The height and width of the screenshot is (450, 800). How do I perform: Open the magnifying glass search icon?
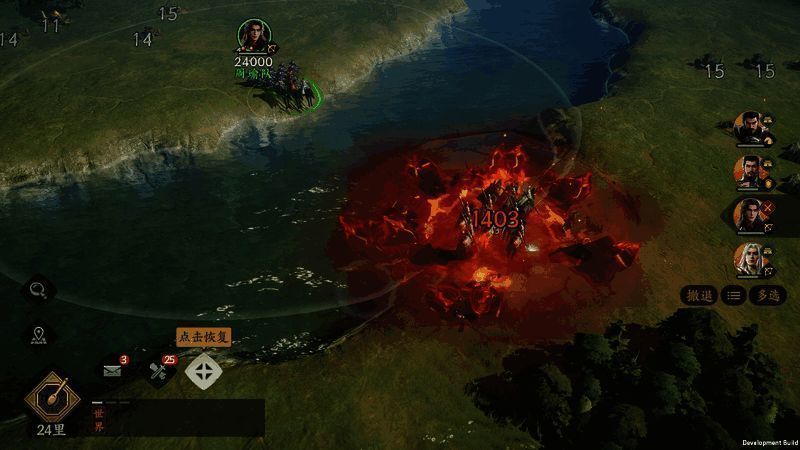tap(40, 290)
